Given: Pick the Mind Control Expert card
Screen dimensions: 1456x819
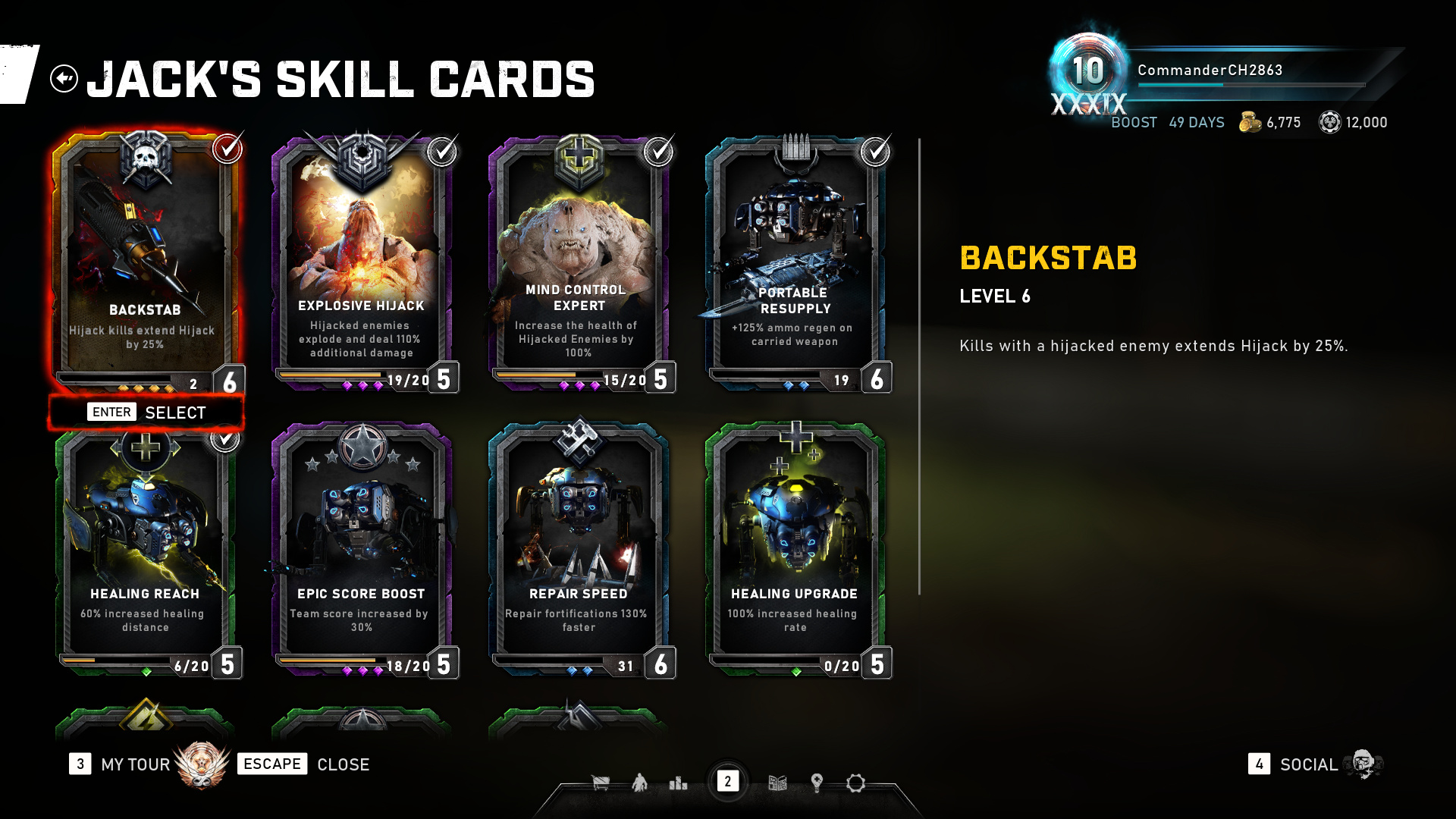Looking at the screenshot, I should click(578, 258).
